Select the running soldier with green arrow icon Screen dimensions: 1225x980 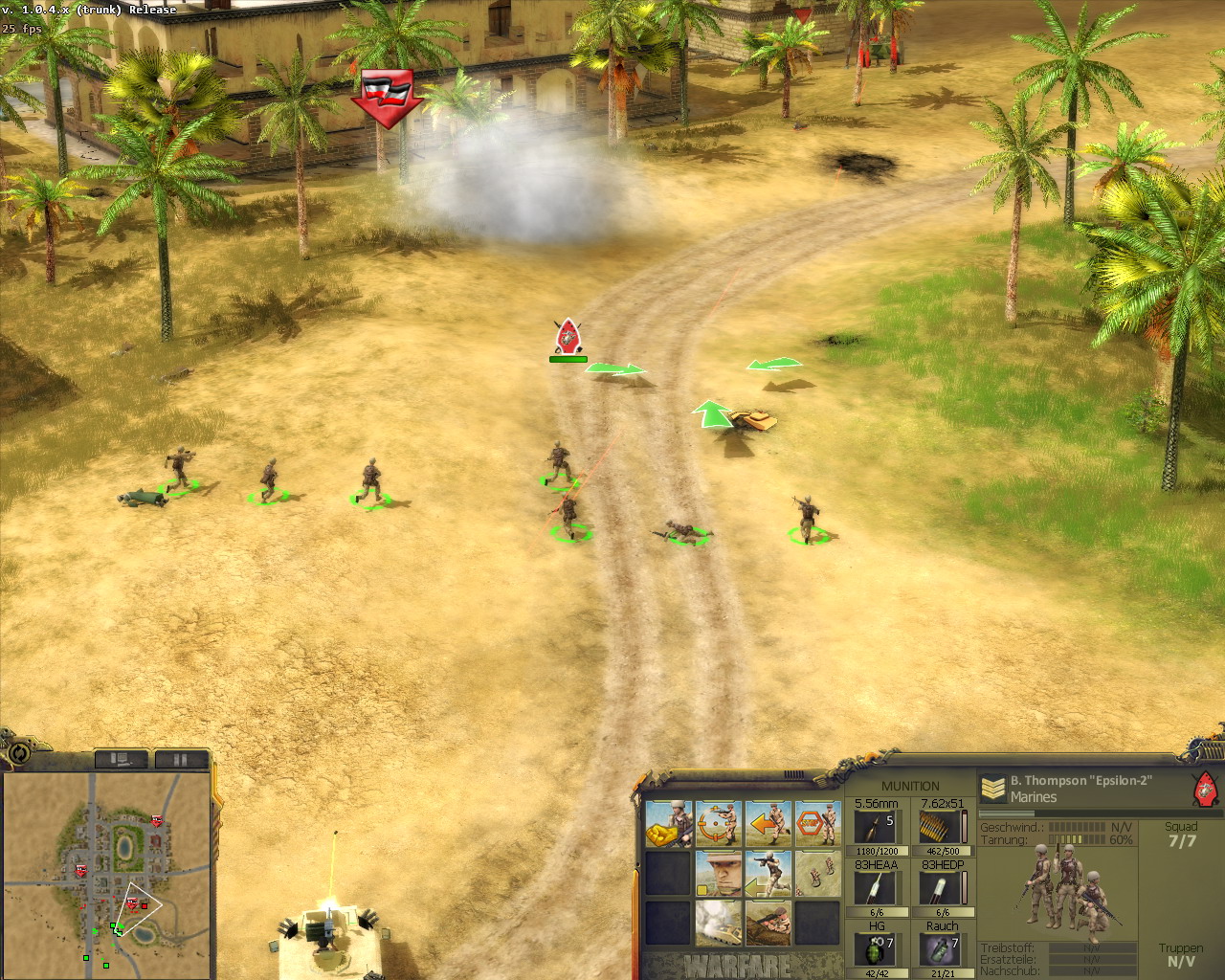click(769, 875)
